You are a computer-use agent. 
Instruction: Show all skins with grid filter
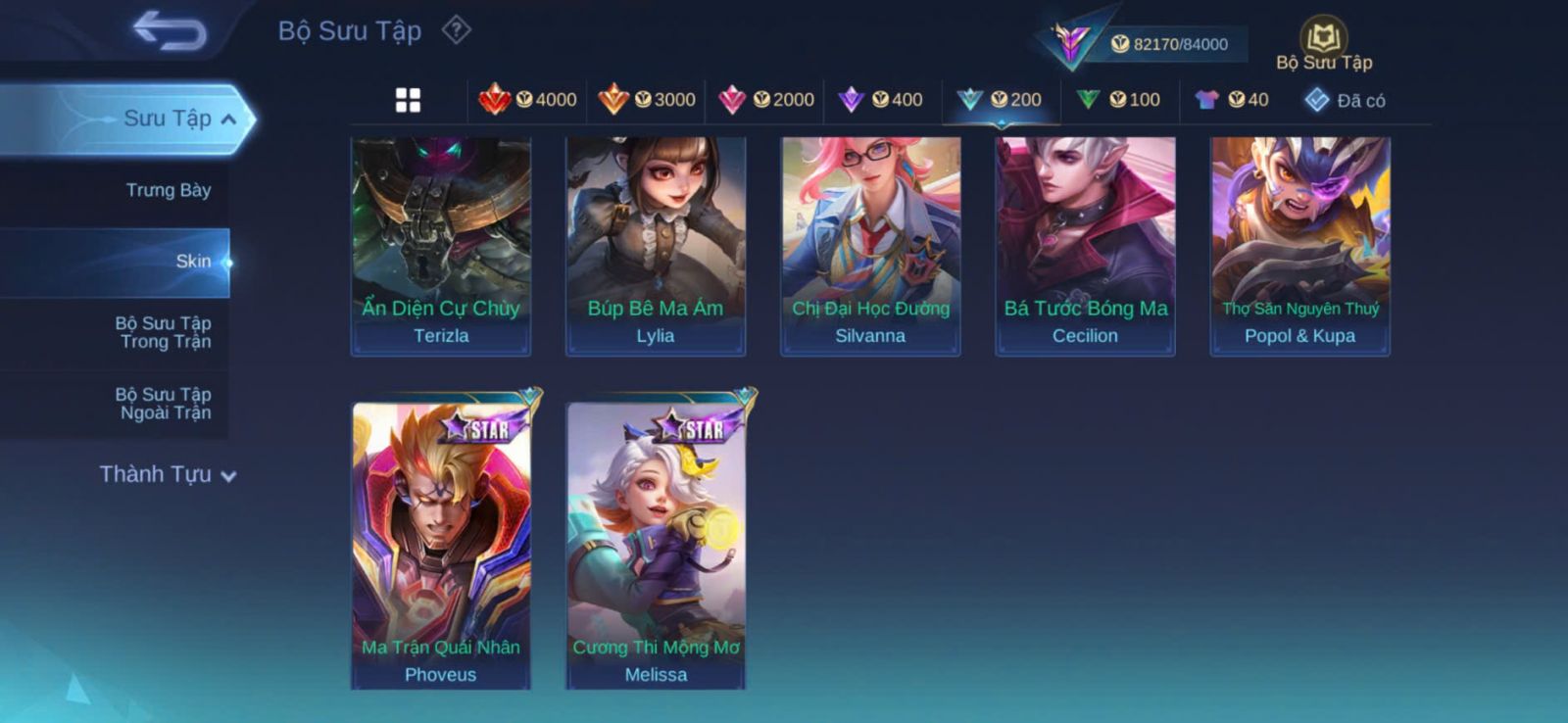[408, 100]
